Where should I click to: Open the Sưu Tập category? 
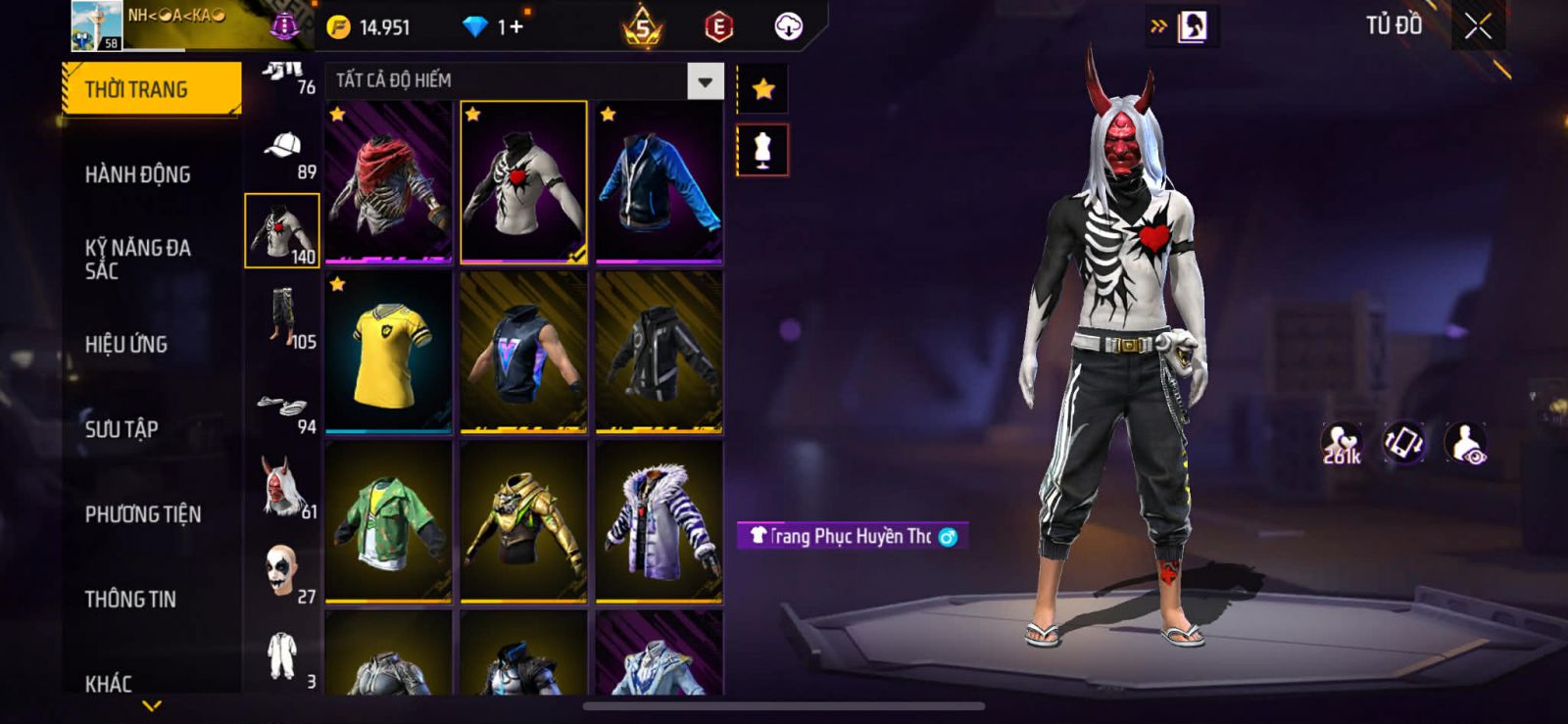point(122,429)
